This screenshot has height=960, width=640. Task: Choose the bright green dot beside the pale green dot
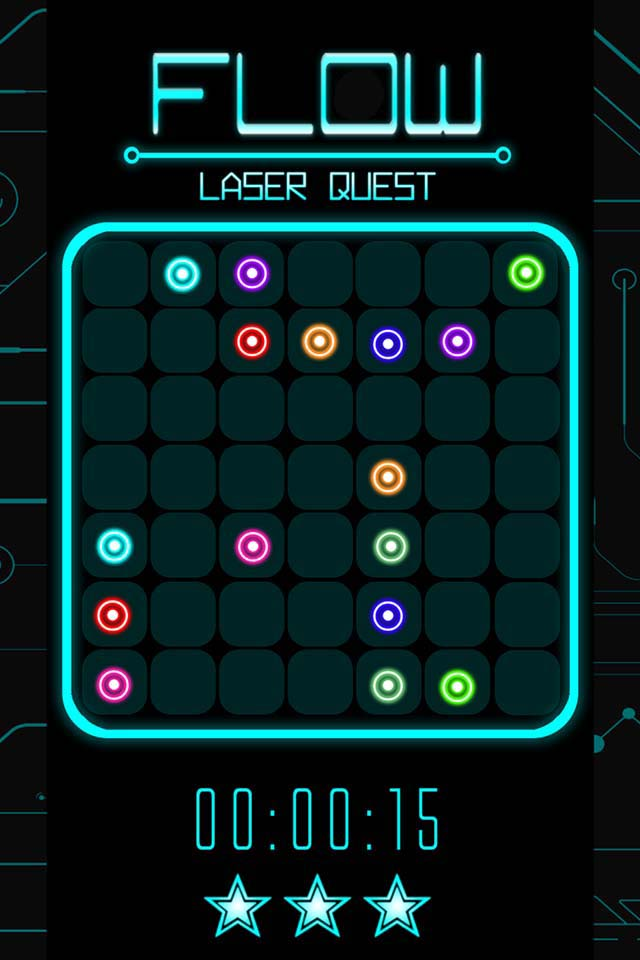[x=457, y=686]
